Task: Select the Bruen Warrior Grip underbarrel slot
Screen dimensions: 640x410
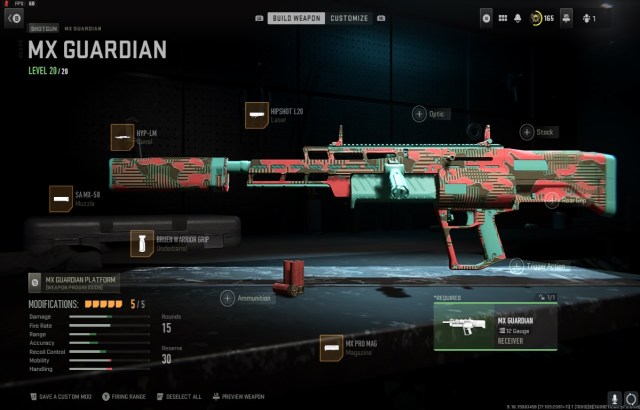Action: coord(142,243)
